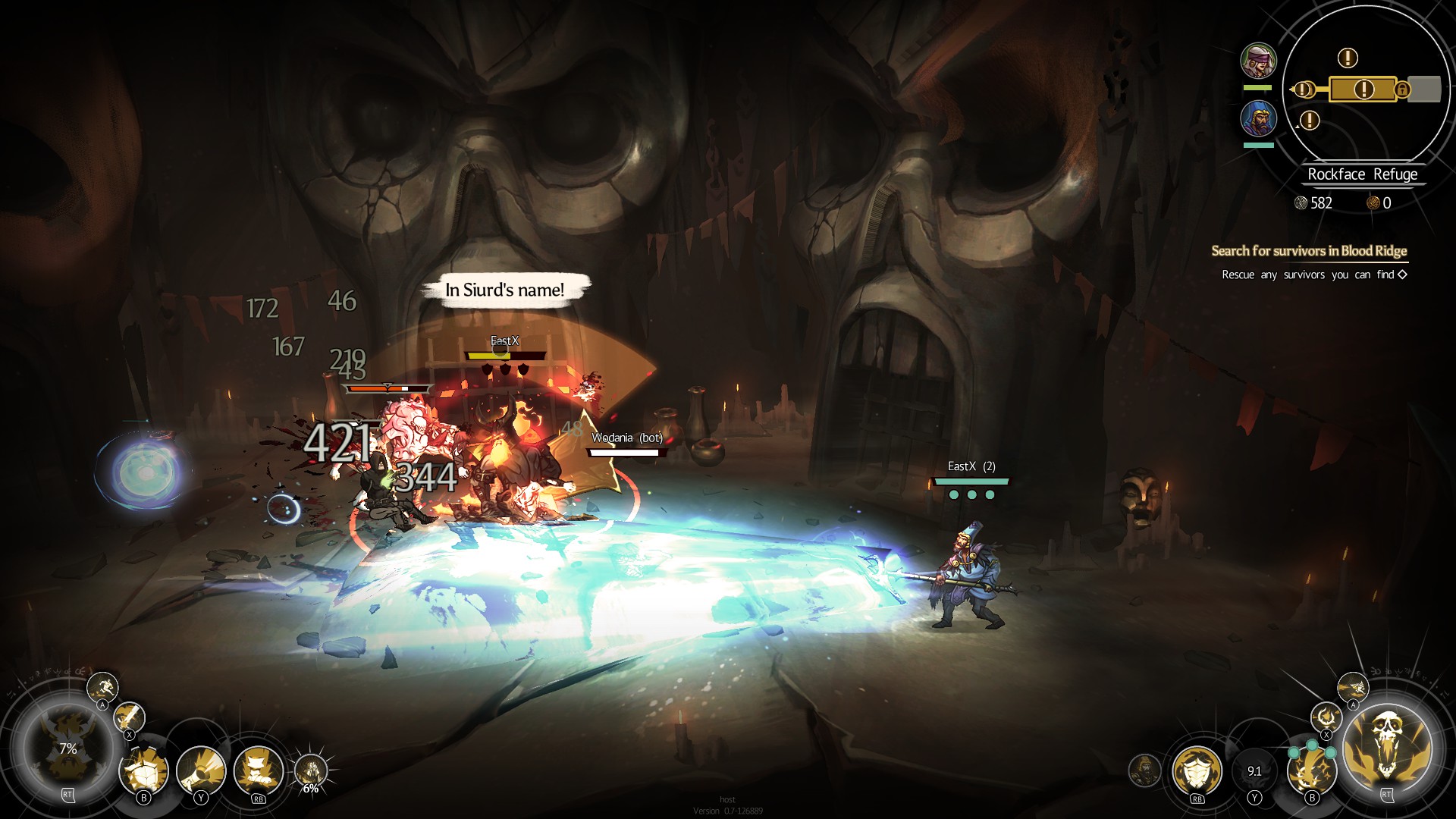Viewport: 1456px width, 819px height.
Task: Open the Search for survivors quest tracker
Action: tap(1308, 251)
